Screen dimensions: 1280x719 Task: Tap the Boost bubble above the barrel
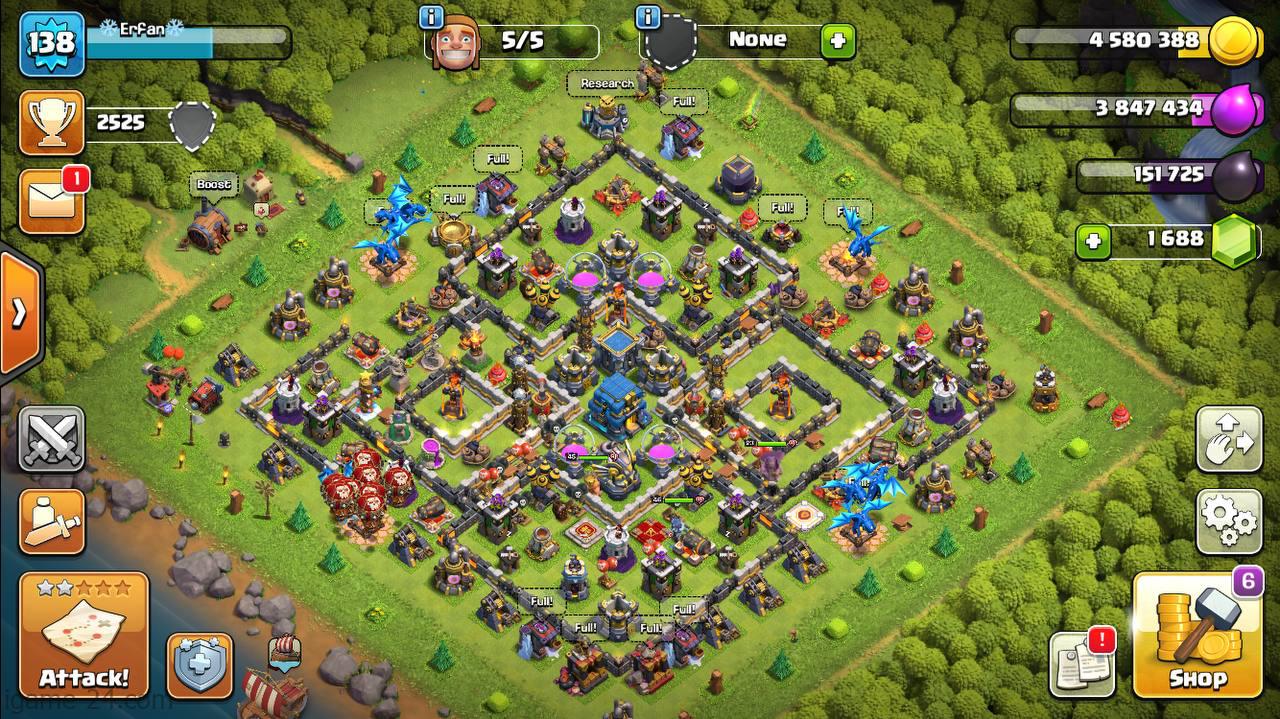(213, 185)
